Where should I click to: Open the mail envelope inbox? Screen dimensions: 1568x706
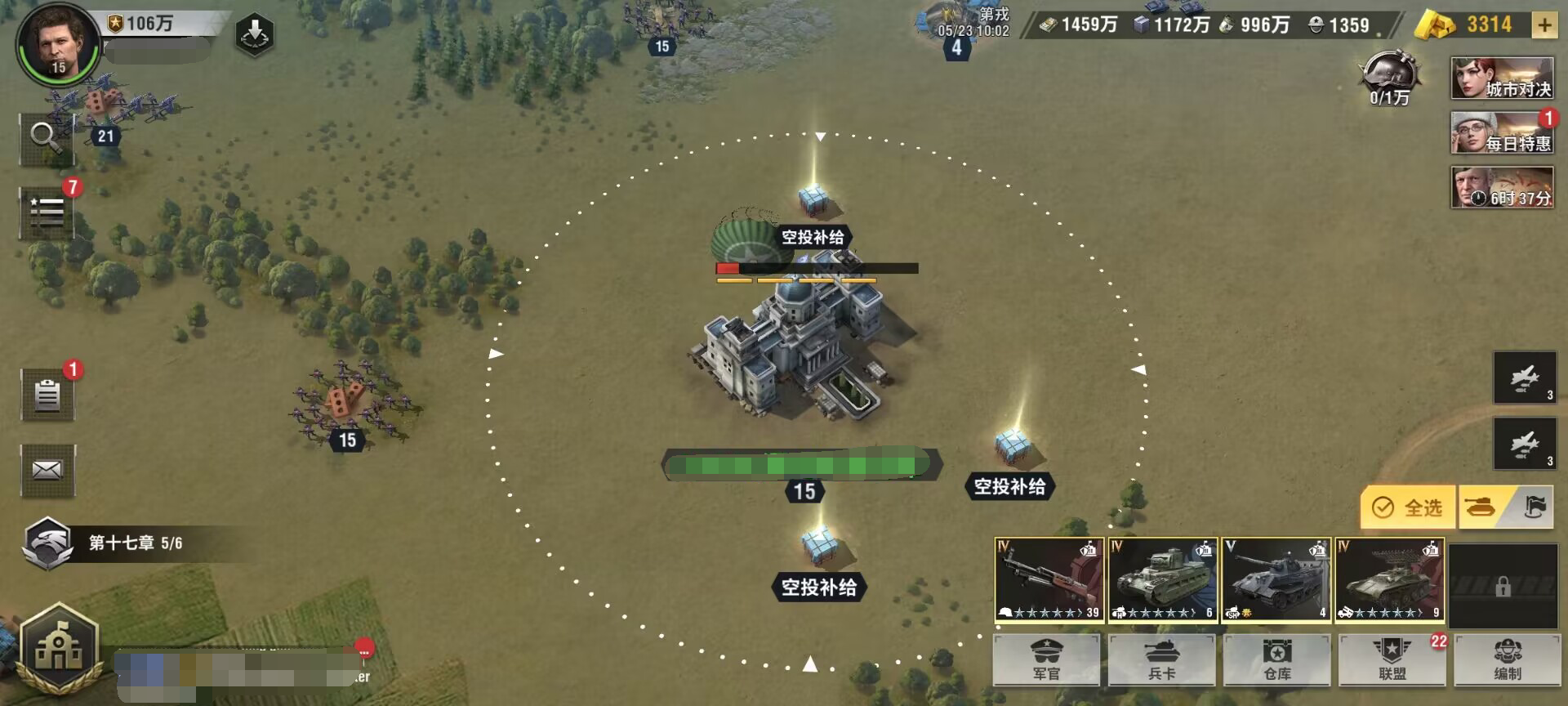[47, 470]
